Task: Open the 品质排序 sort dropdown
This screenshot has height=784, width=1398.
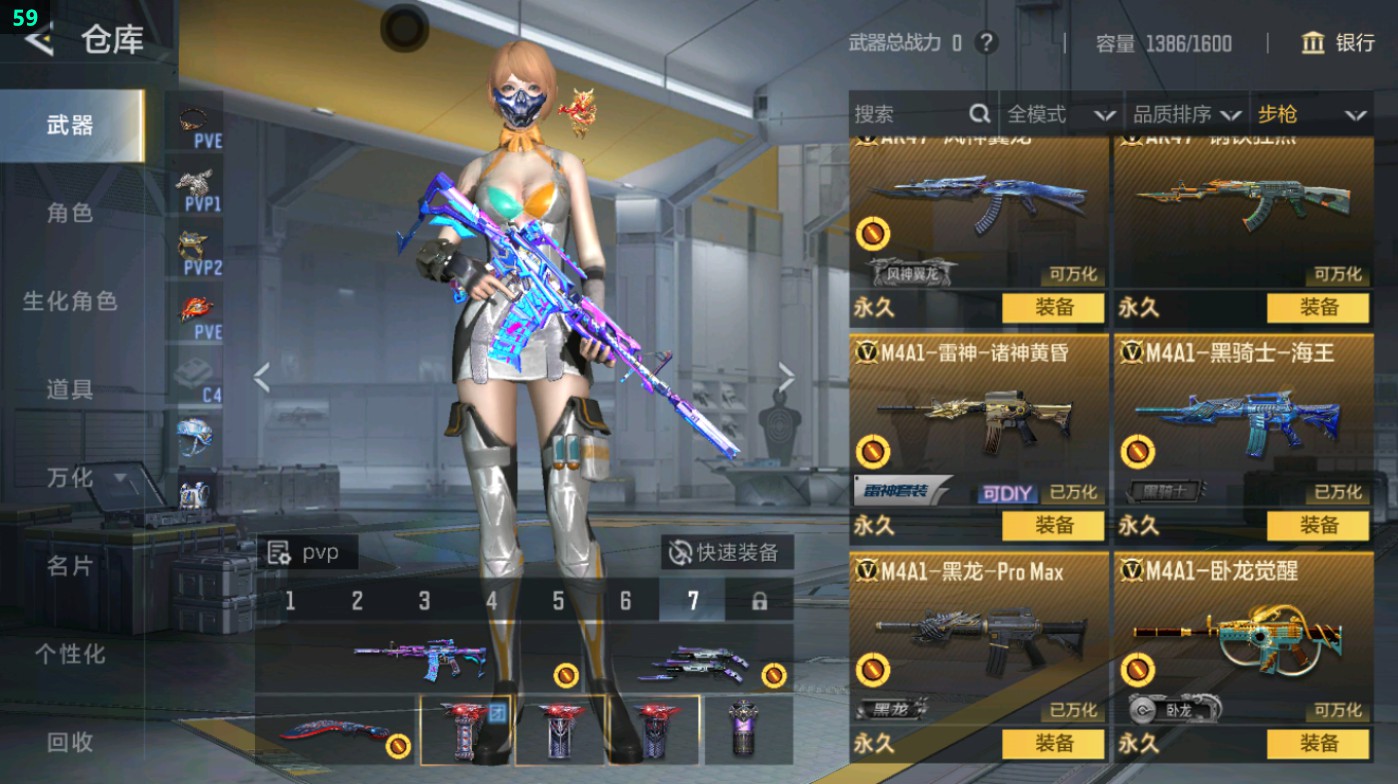Action: [1187, 115]
